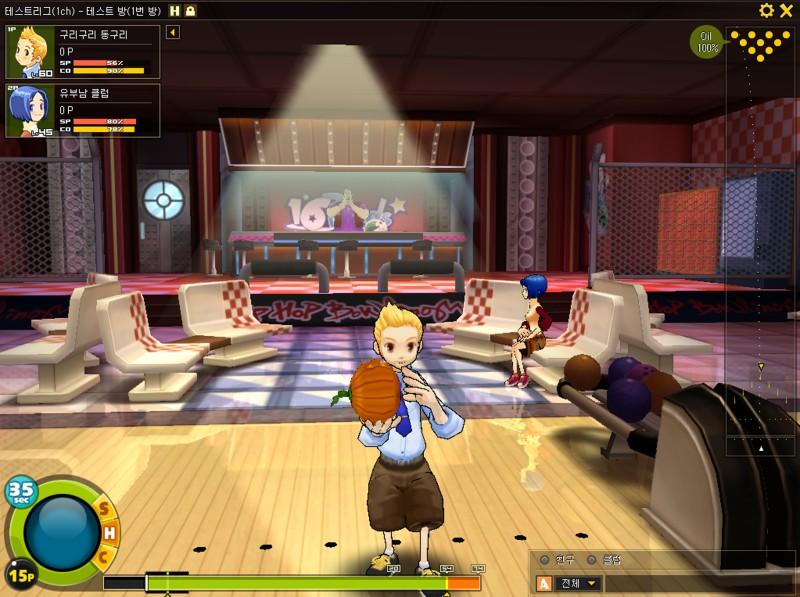Collapse the player list with the arrow
800x597 pixels.
(172, 33)
